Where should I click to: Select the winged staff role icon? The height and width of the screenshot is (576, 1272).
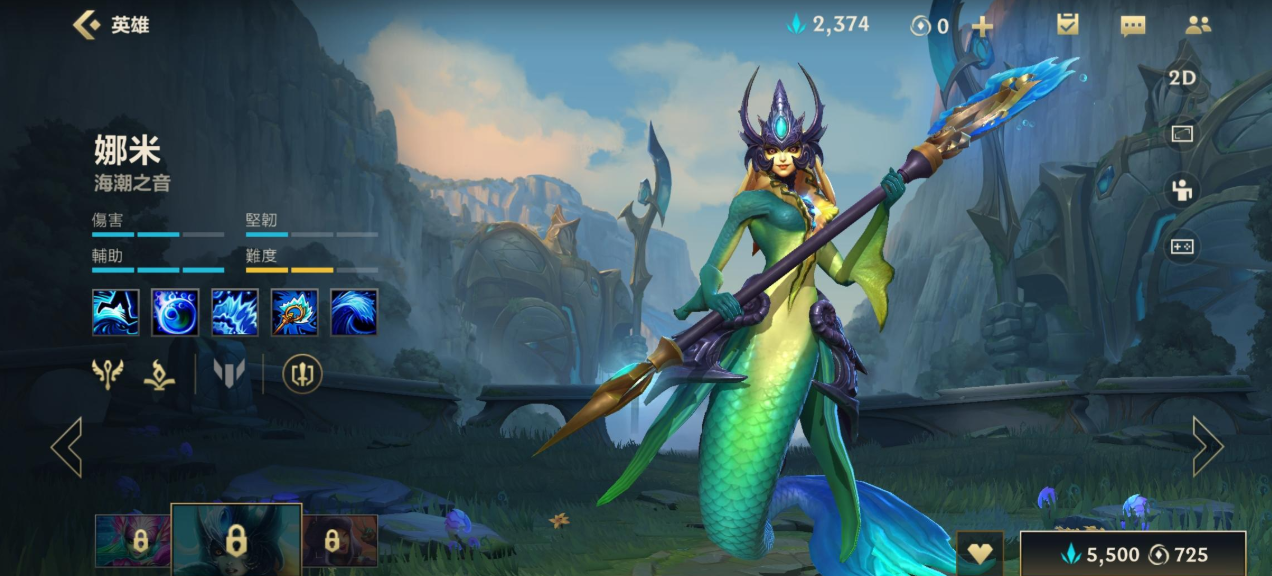point(108,374)
